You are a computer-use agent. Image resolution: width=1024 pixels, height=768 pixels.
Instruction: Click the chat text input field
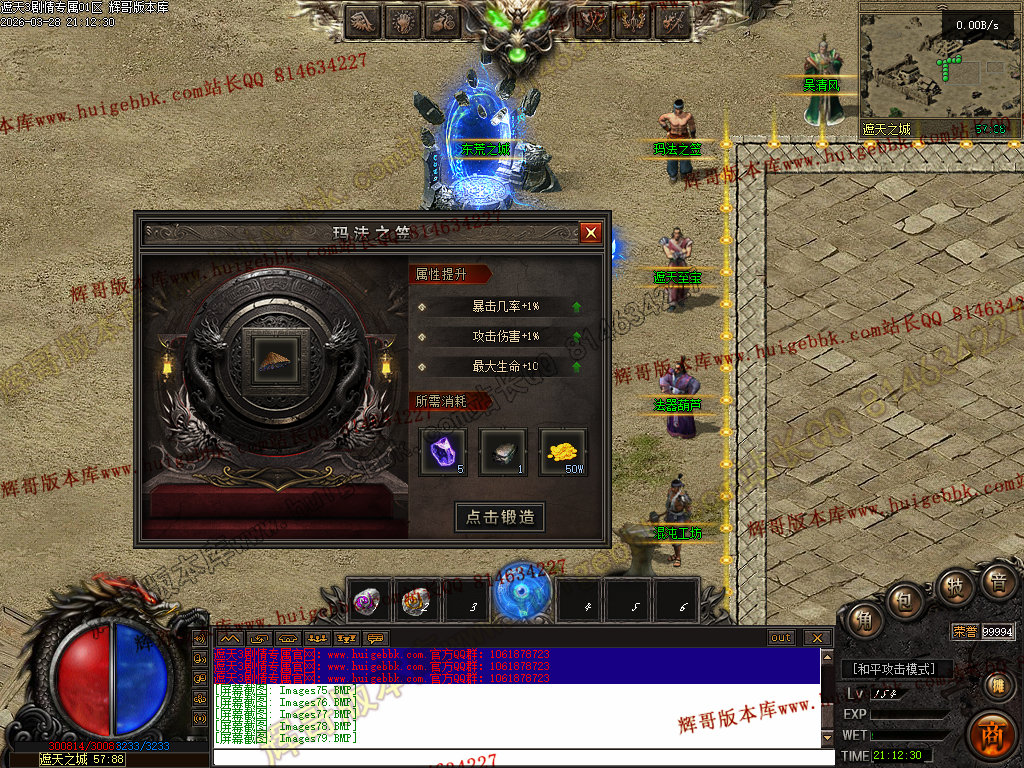click(520, 757)
